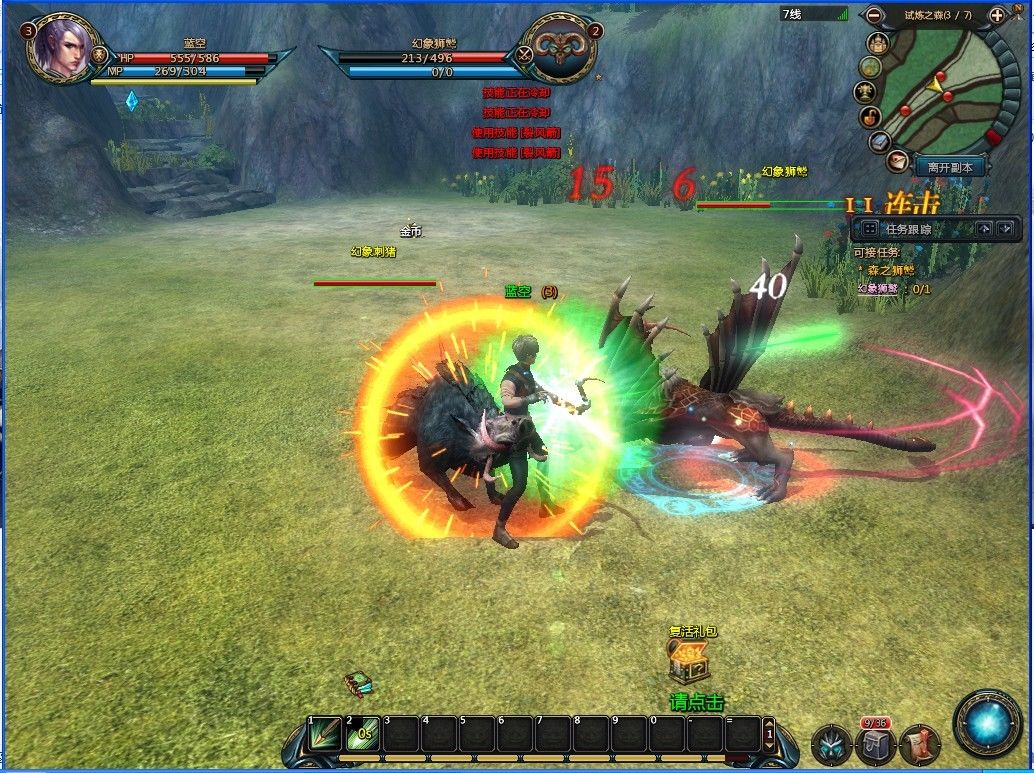Activate the arrow skill in hotbar slot 1

coord(325,735)
